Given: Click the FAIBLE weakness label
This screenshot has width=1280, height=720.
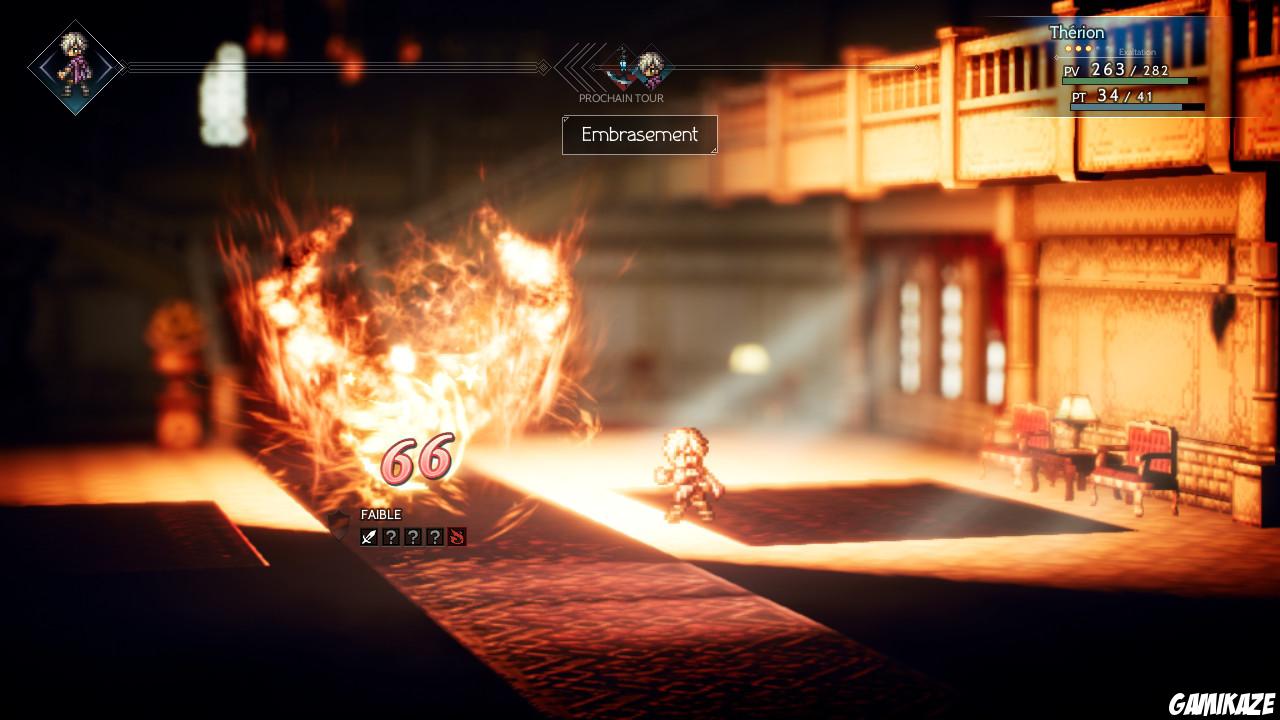Looking at the screenshot, I should (381, 514).
